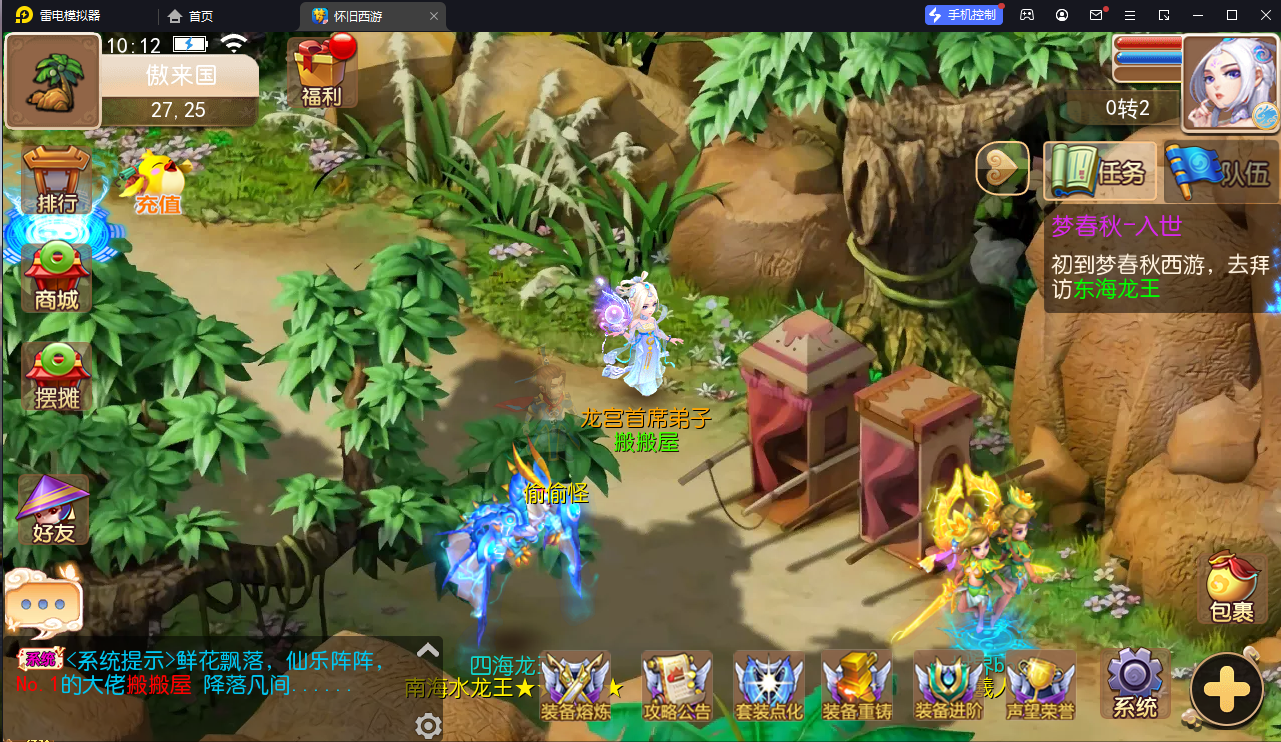
Task: Open the emulator hamburger menu
Action: pyautogui.click(x=1131, y=15)
